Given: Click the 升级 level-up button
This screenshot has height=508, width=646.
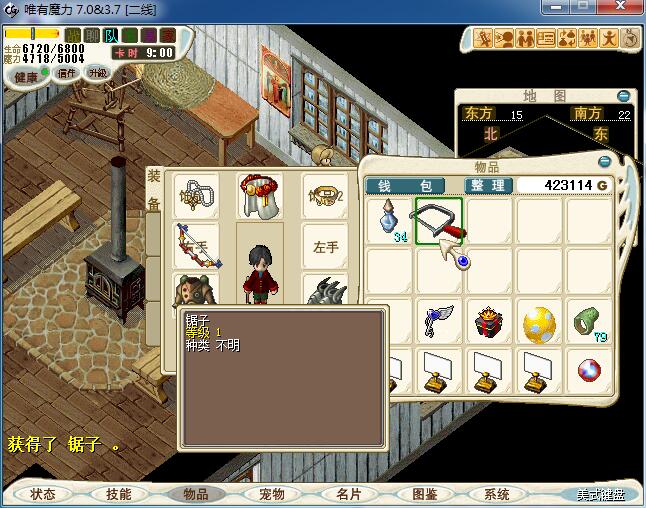Looking at the screenshot, I should pos(97,73).
